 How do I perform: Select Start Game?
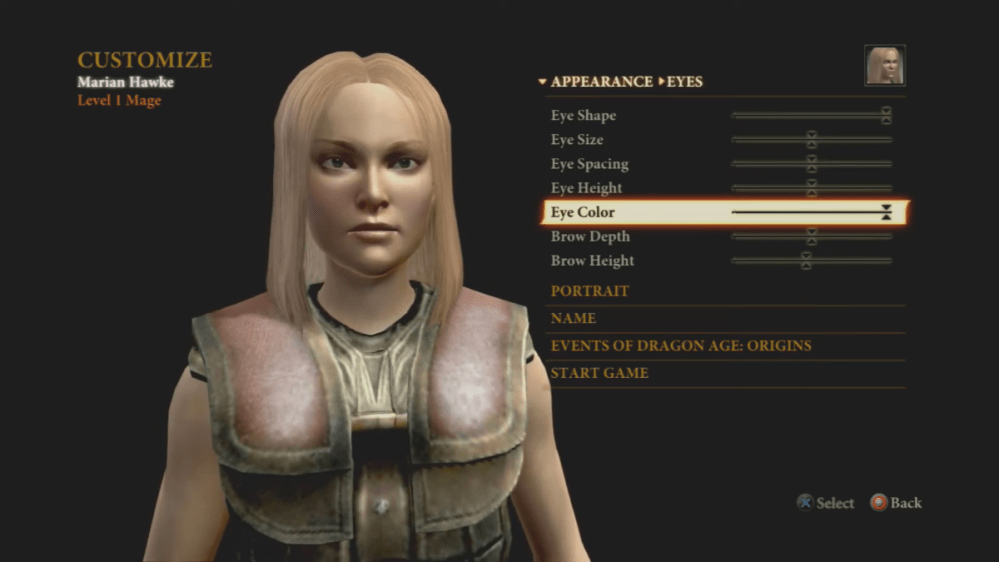599,373
